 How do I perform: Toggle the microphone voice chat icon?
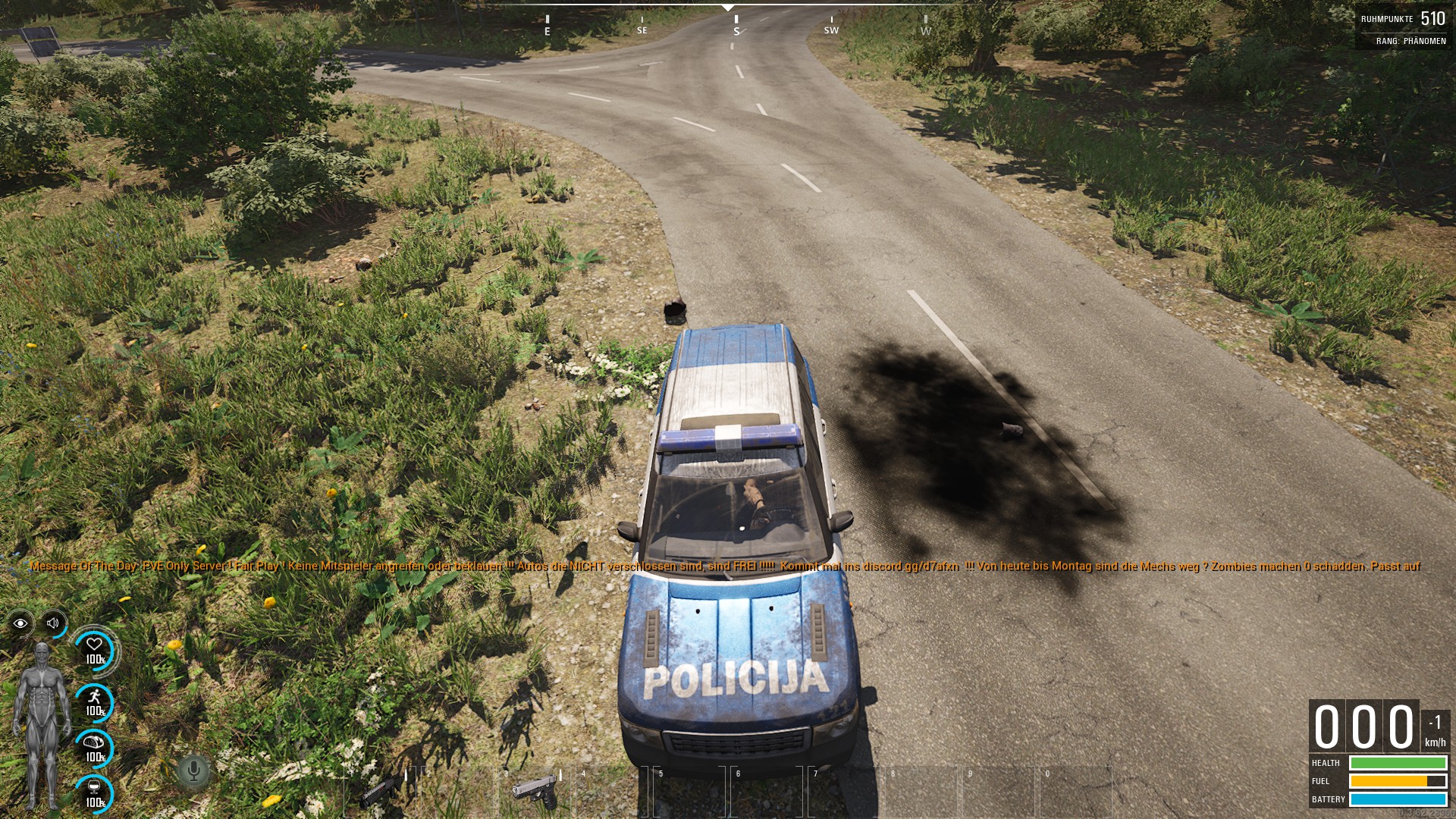coord(193,772)
